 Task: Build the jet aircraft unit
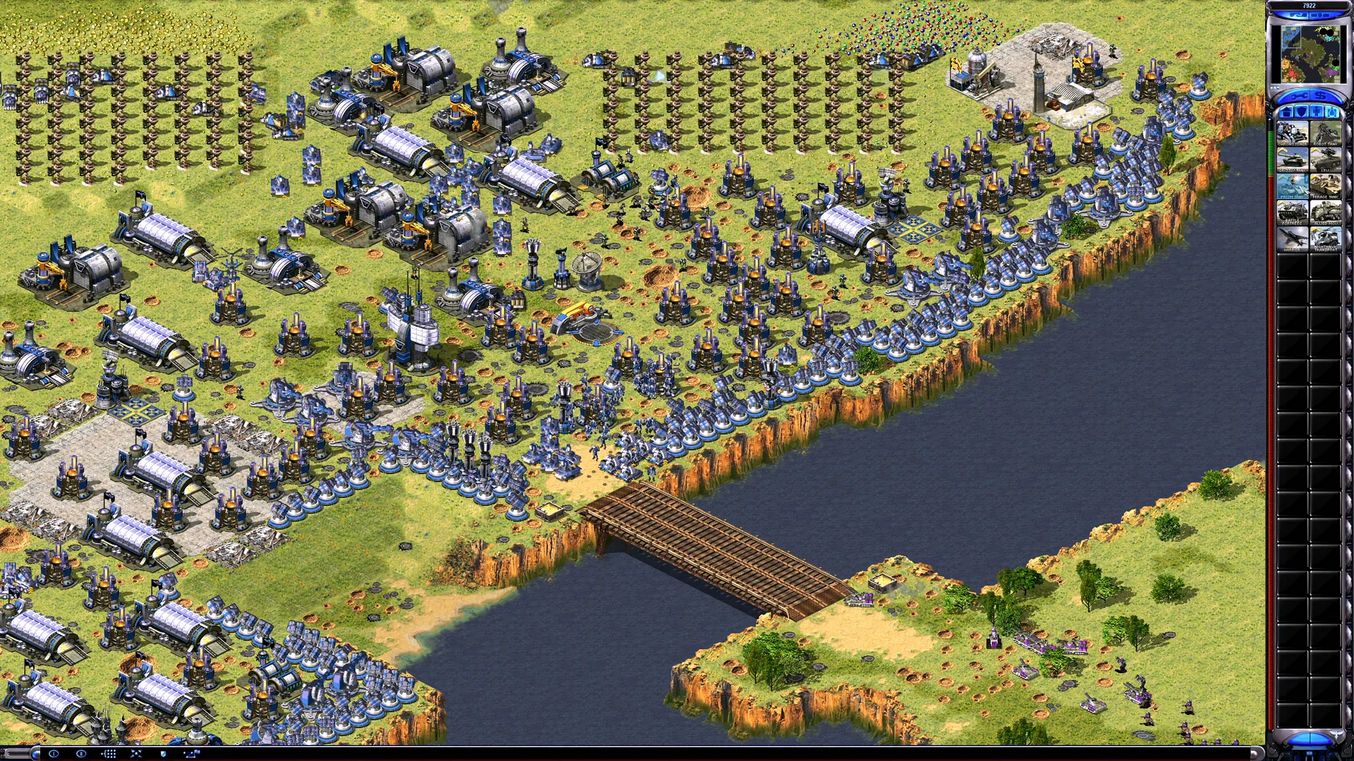coord(1292,238)
